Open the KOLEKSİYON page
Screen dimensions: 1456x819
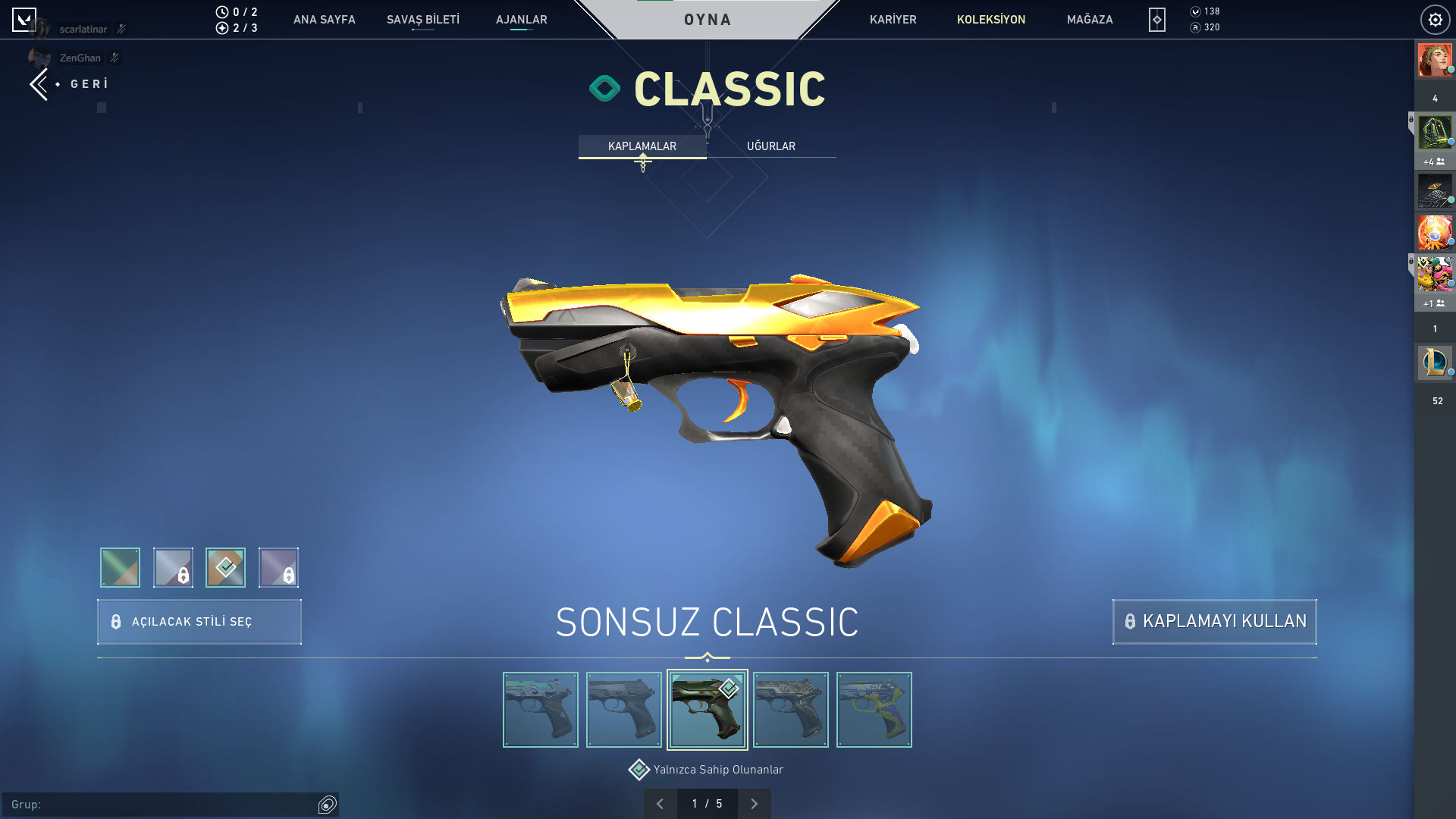[x=990, y=20]
